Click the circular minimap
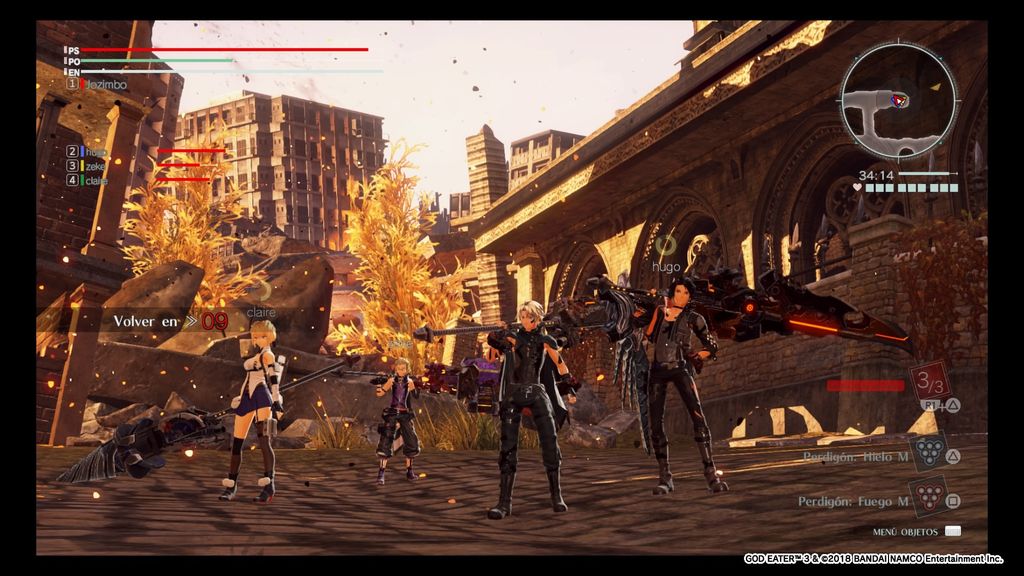The image size is (1024, 576). coord(897,103)
